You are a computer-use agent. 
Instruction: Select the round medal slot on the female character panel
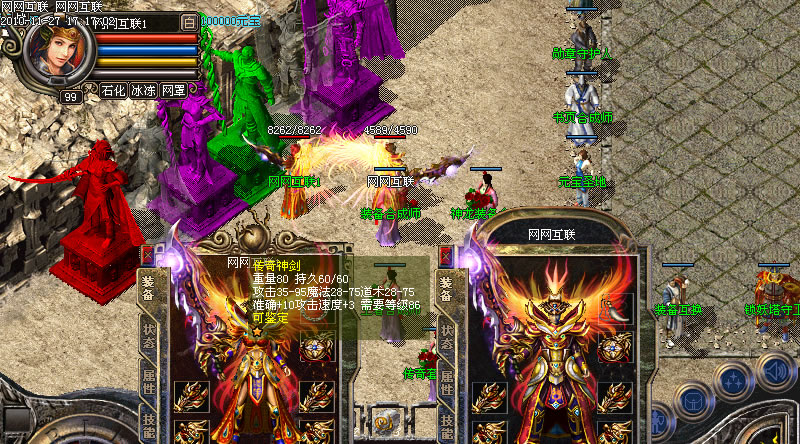click(x=318, y=349)
